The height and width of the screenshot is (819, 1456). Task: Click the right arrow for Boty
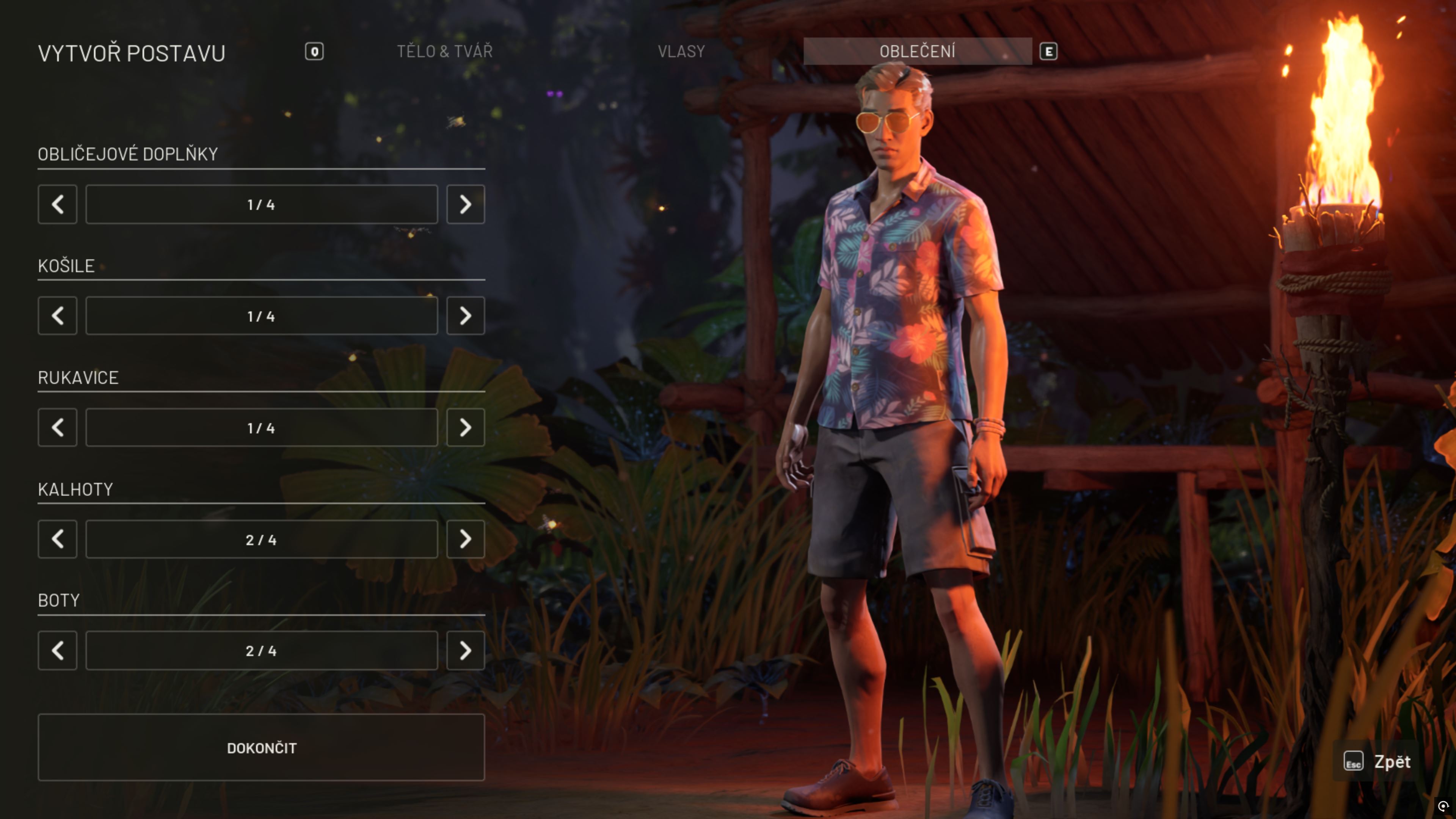[465, 651]
